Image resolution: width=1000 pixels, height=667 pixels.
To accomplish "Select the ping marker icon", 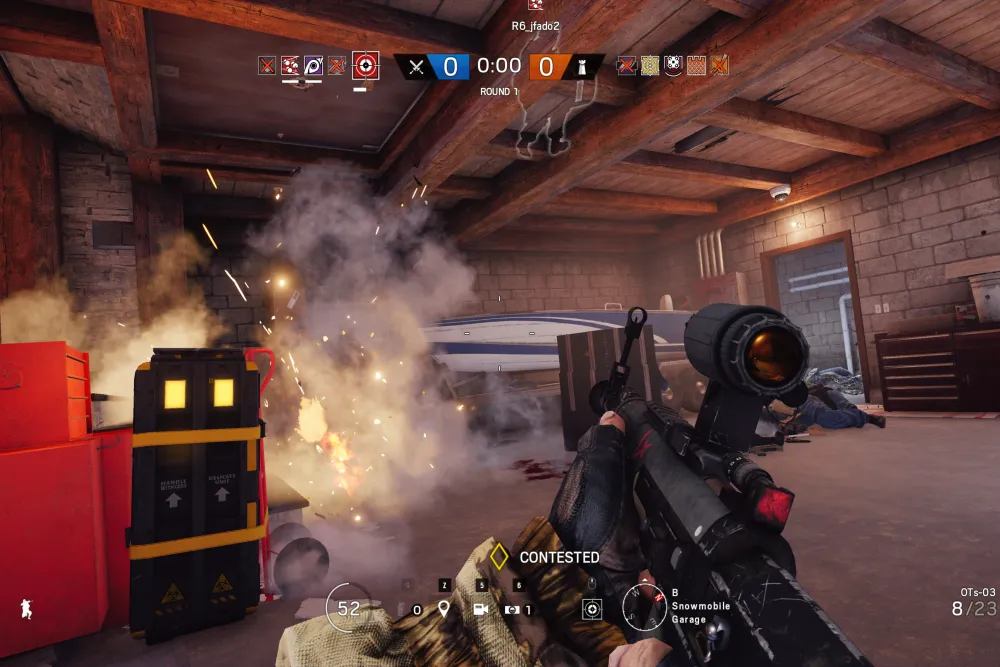I will (444, 609).
